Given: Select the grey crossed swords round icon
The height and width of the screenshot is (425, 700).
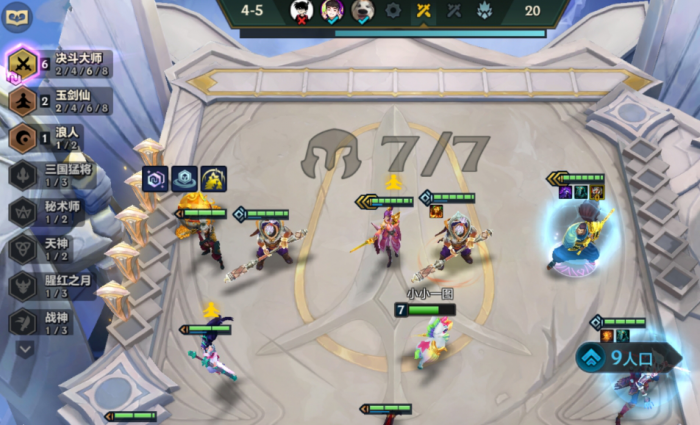Looking at the screenshot, I should click(x=454, y=10).
